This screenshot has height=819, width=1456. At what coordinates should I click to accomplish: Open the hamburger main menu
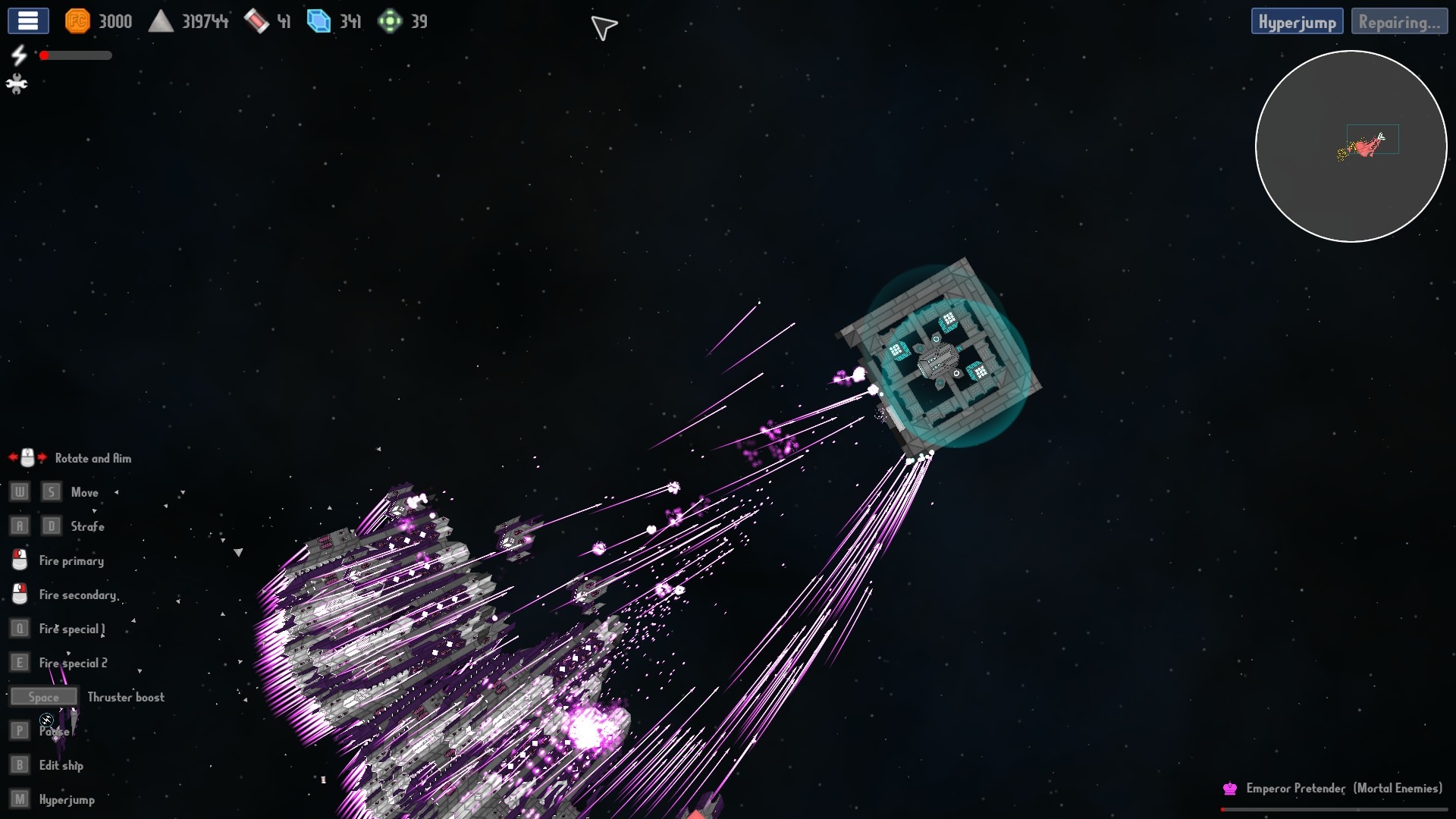tap(28, 21)
